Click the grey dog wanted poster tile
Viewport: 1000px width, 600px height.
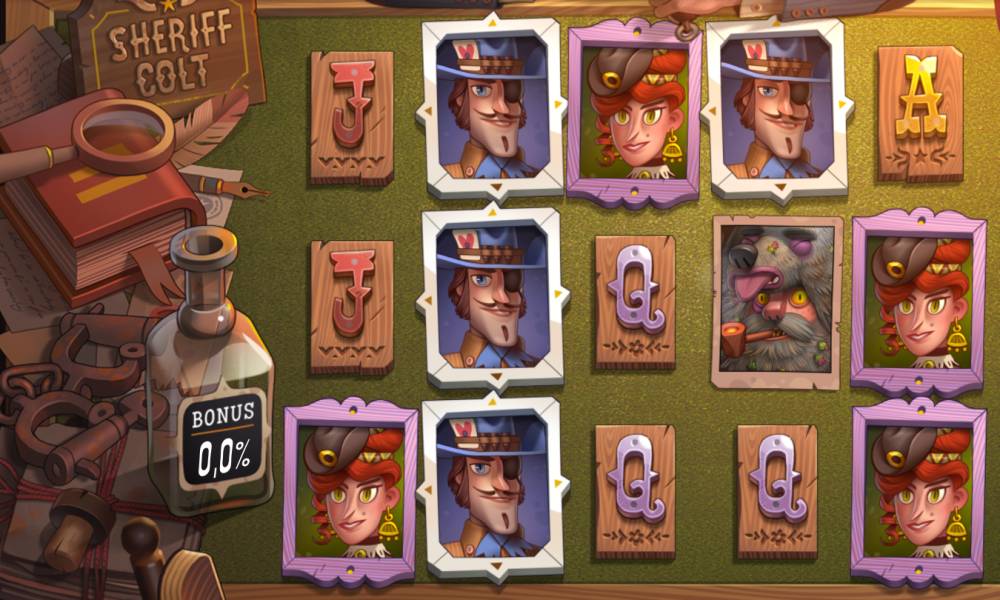click(x=777, y=301)
